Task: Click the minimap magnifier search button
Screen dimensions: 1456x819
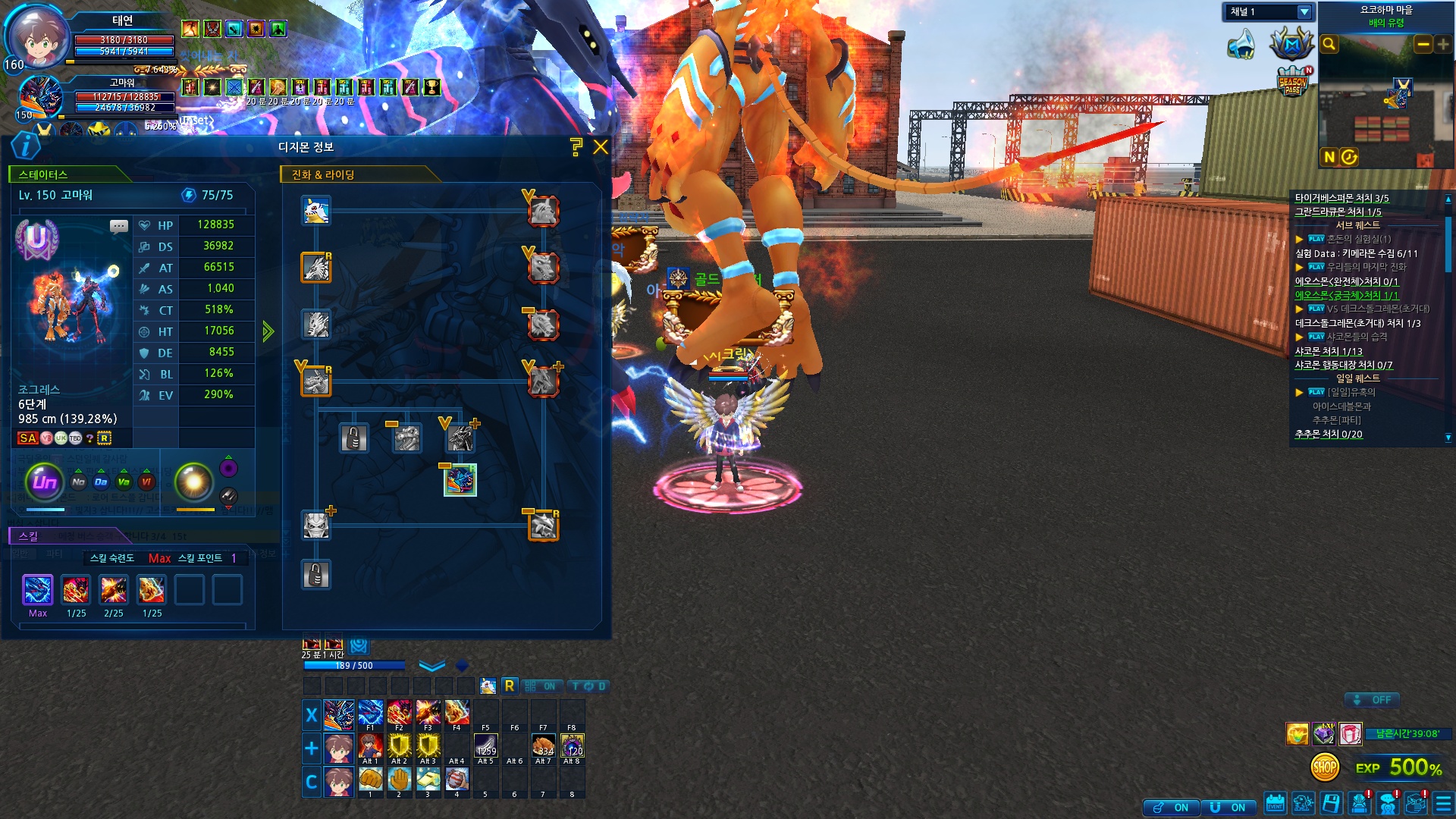Action: 1329,45
